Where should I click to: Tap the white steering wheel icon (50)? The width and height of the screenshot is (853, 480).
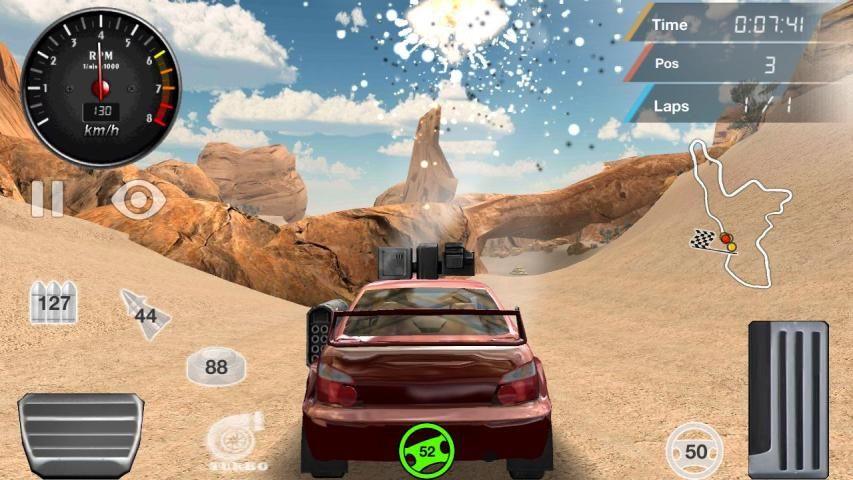pyautogui.click(x=695, y=451)
